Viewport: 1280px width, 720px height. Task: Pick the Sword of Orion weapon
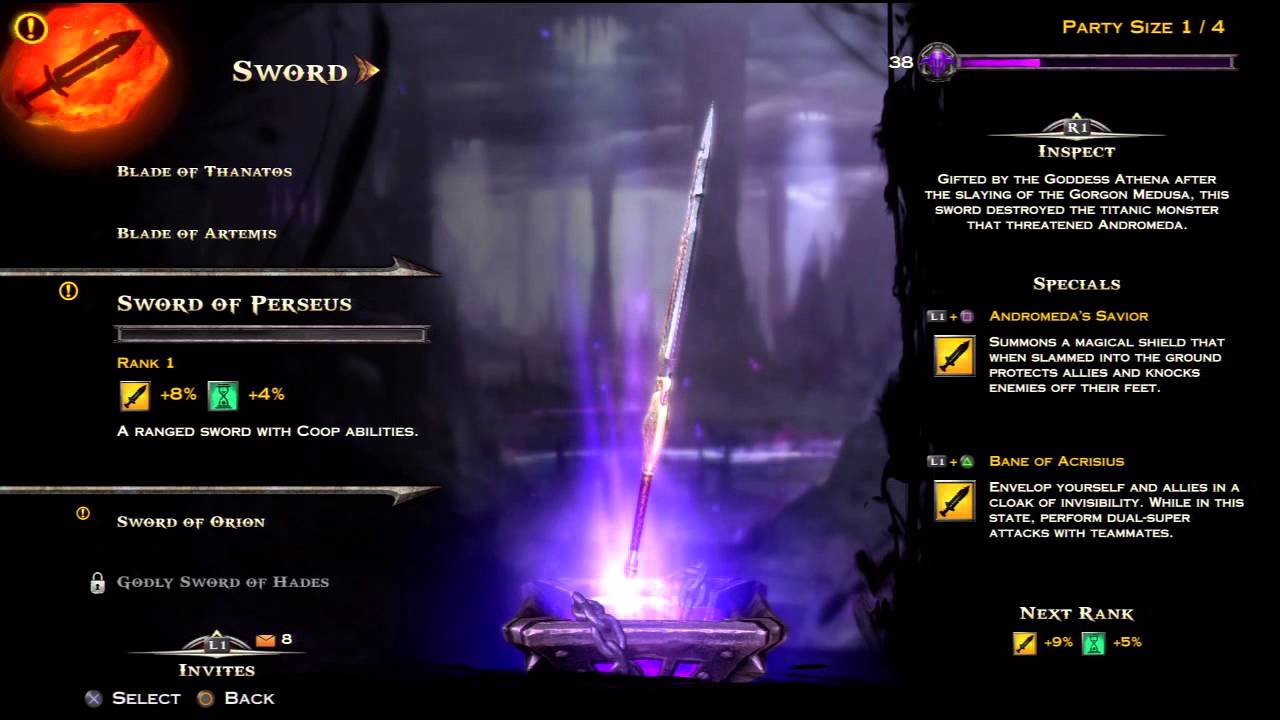[x=190, y=522]
